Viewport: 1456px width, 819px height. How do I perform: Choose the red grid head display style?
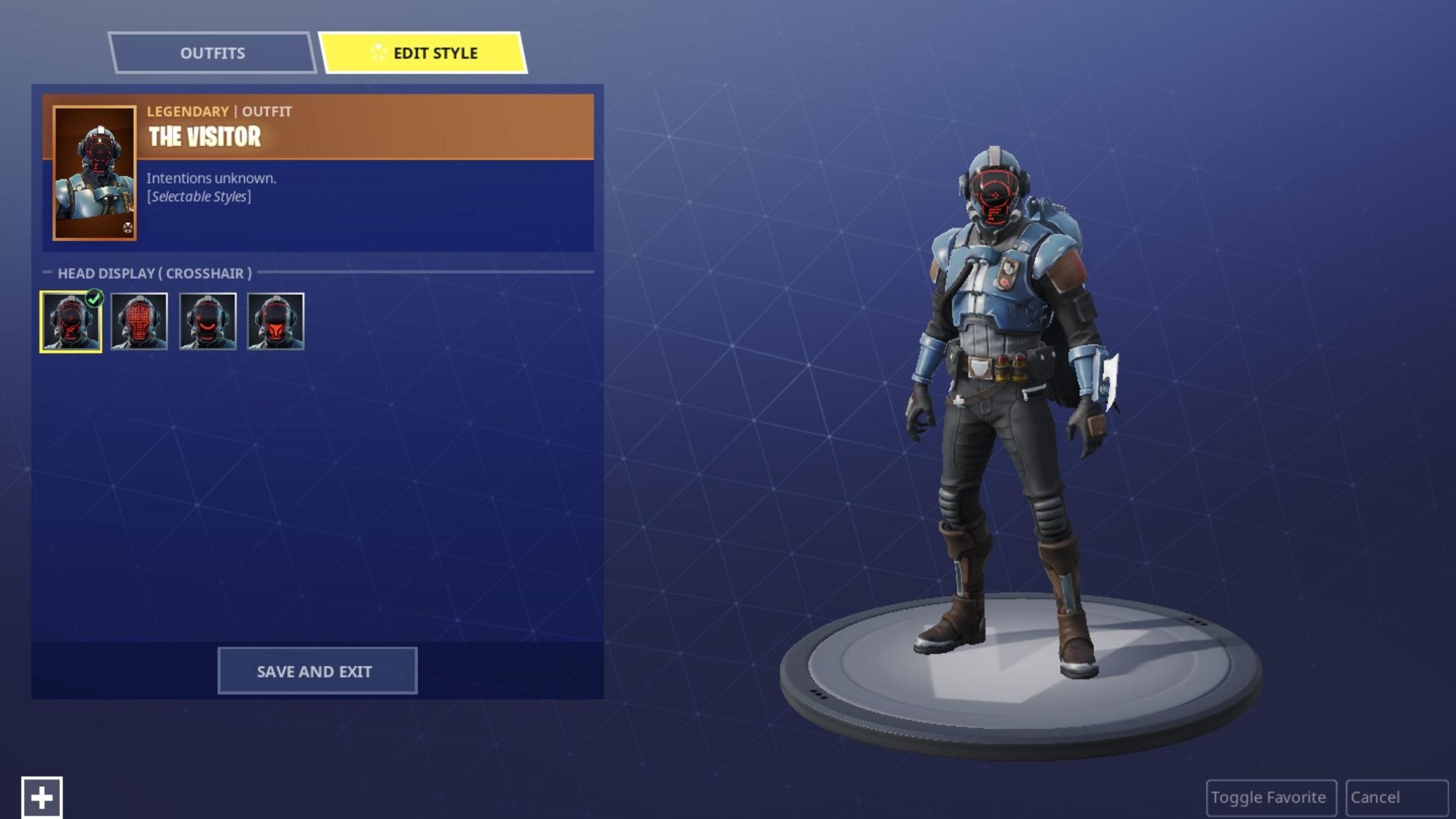coord(139,322)
